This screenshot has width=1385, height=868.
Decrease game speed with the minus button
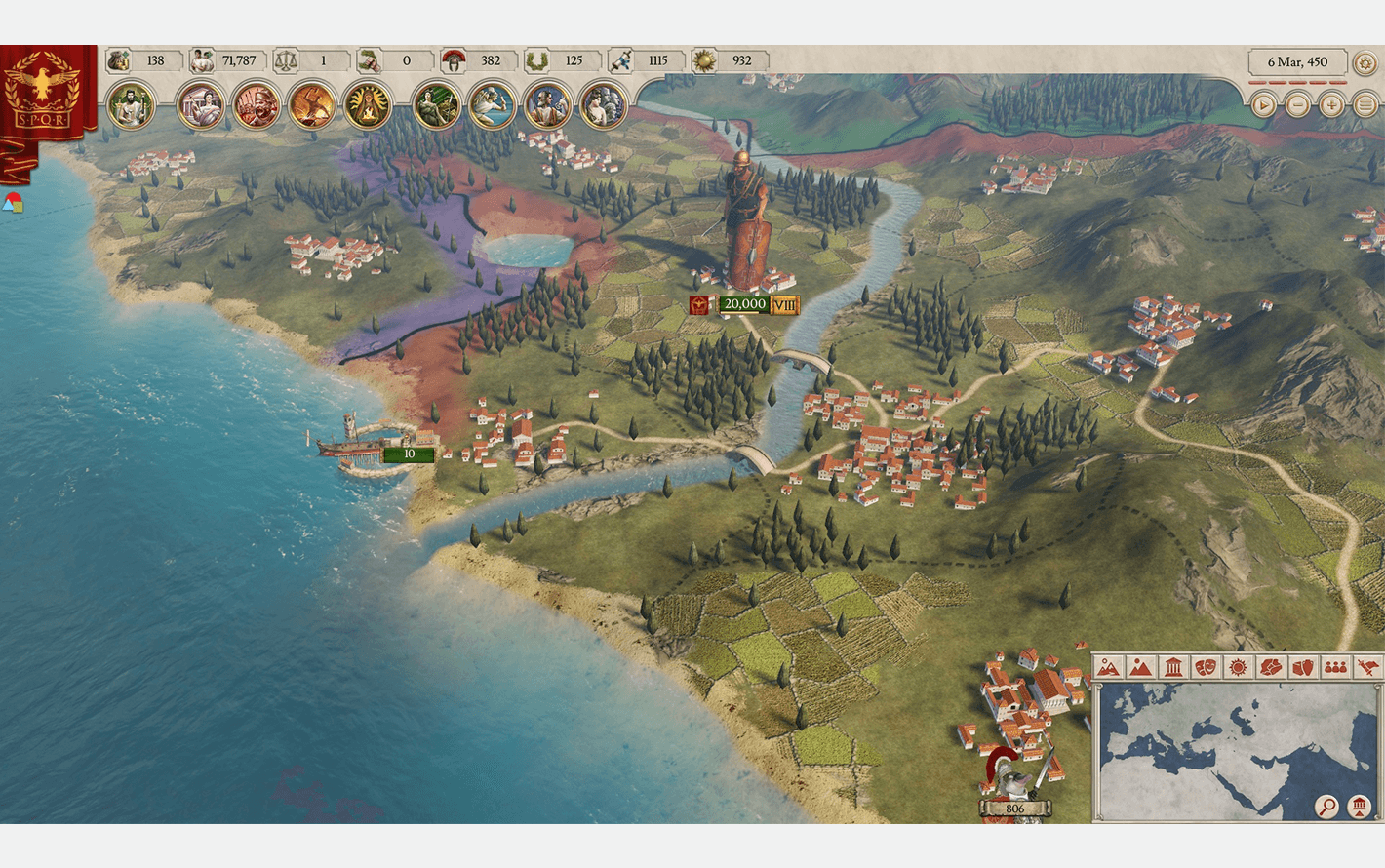click(x=1297, y=104)
